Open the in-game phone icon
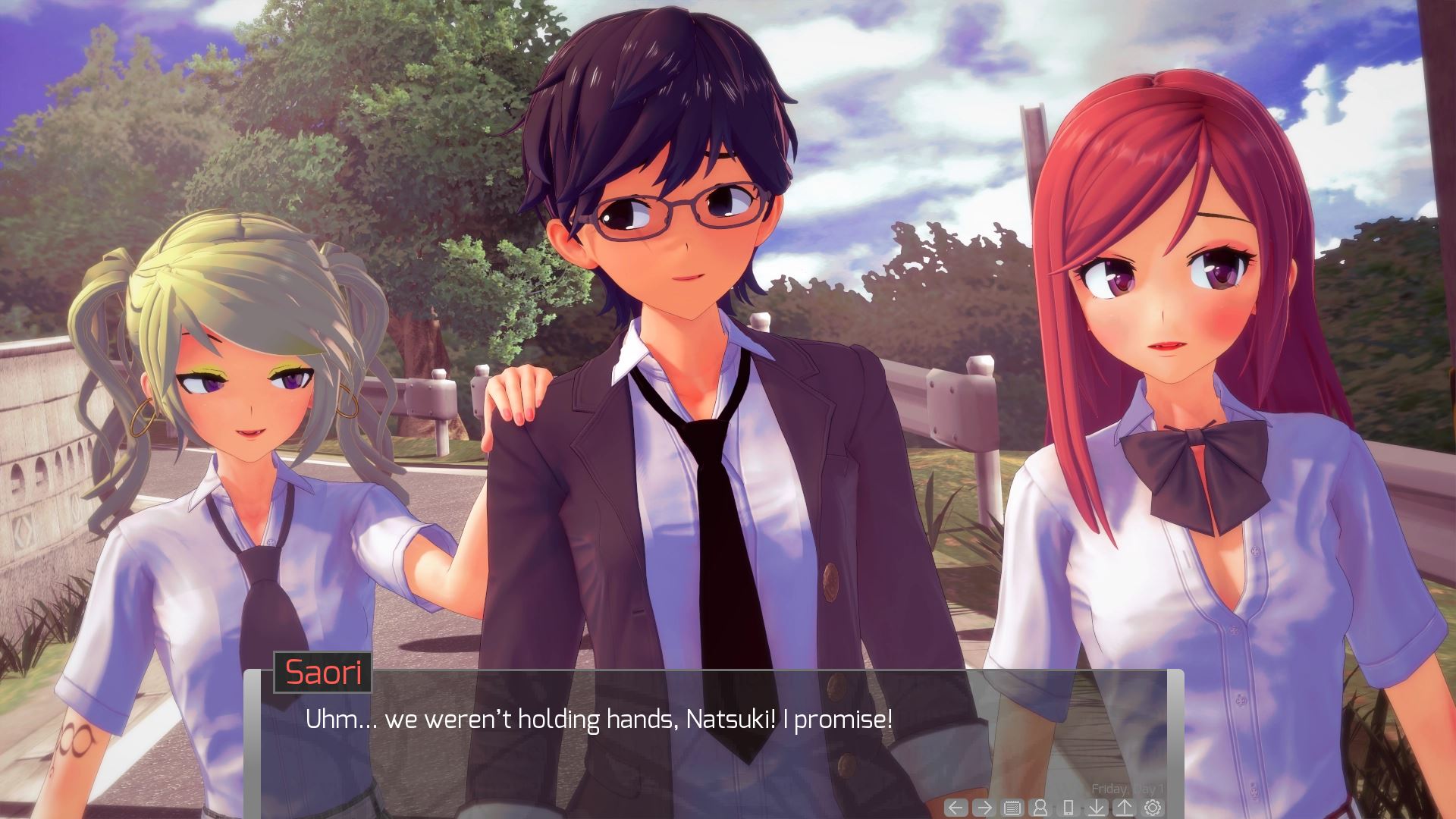 (1068, 807)
